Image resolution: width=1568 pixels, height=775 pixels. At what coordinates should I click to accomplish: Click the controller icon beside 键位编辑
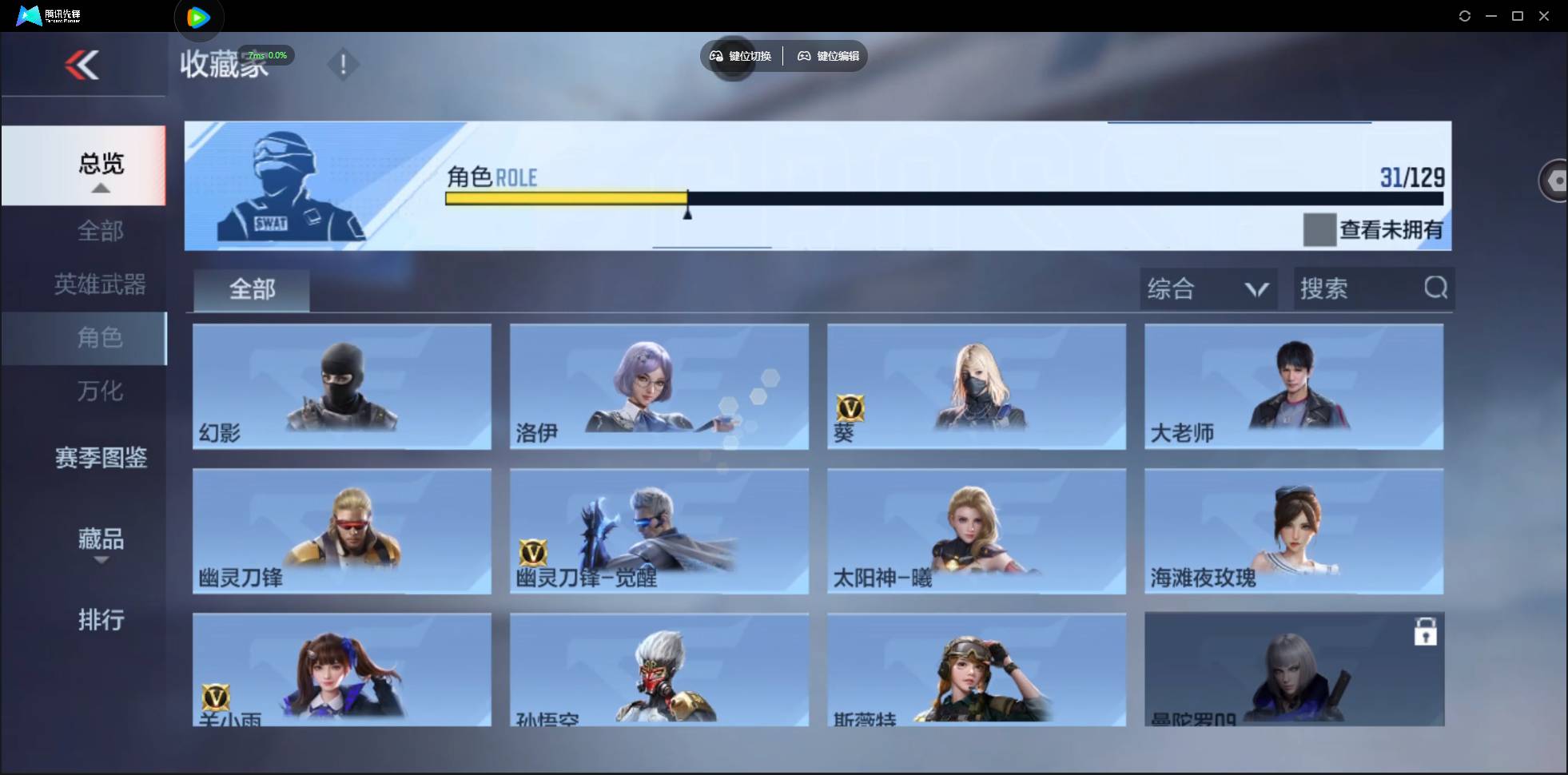click(x=804, y=56)
